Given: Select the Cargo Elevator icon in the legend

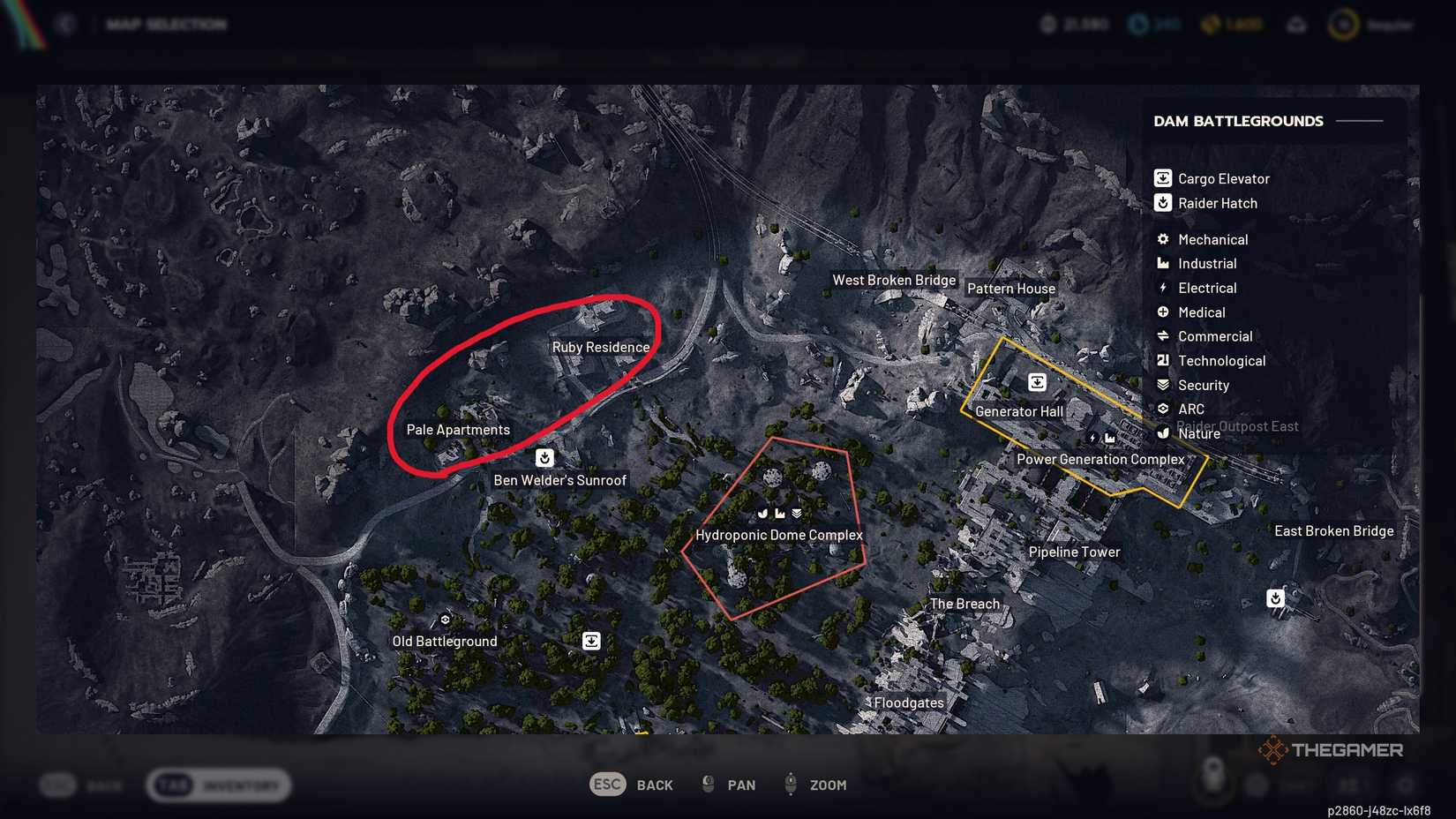Looking at the screenshot, I should click(1162, 177).
